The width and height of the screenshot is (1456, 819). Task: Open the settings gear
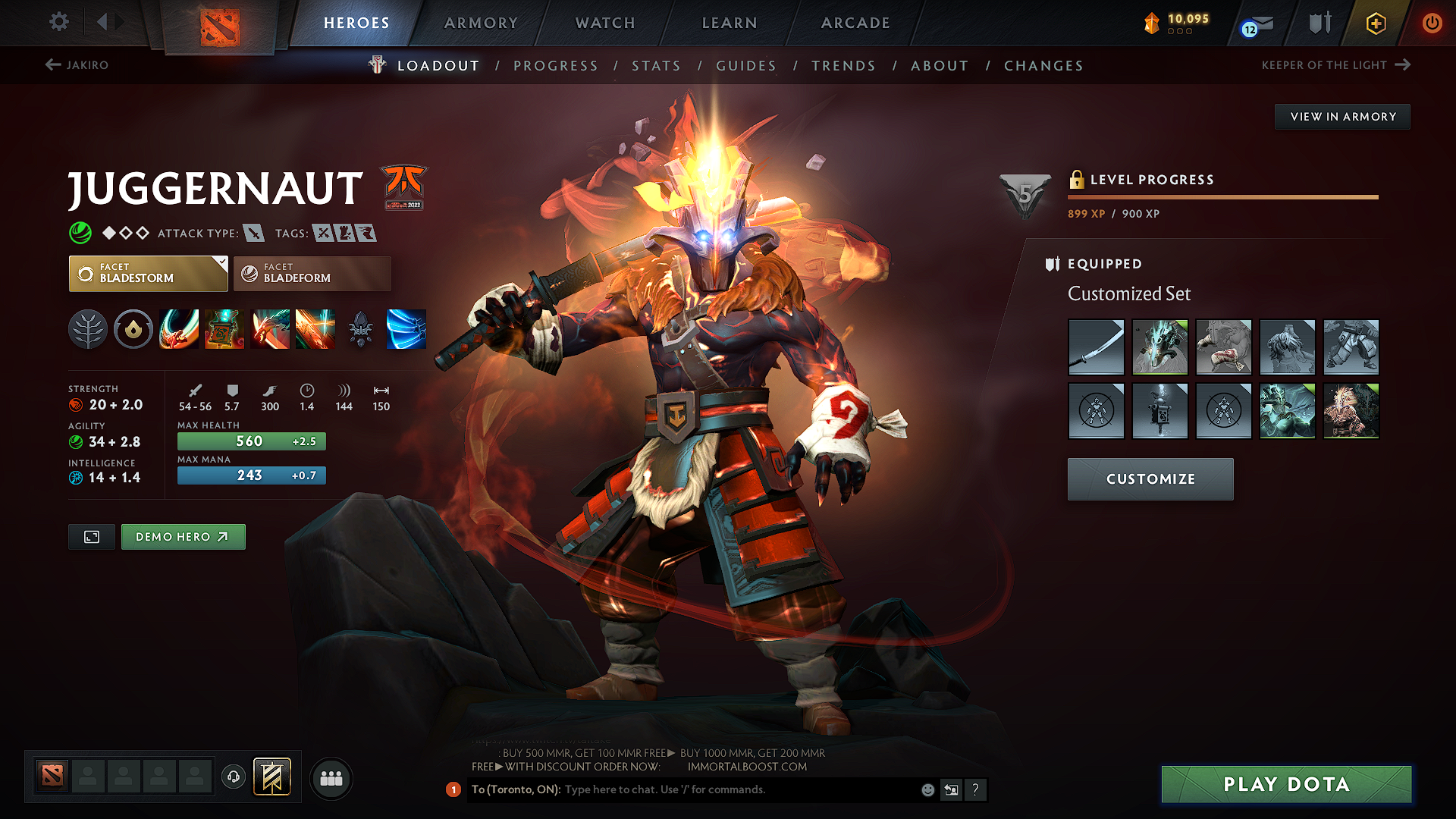[x=58, y=22]
